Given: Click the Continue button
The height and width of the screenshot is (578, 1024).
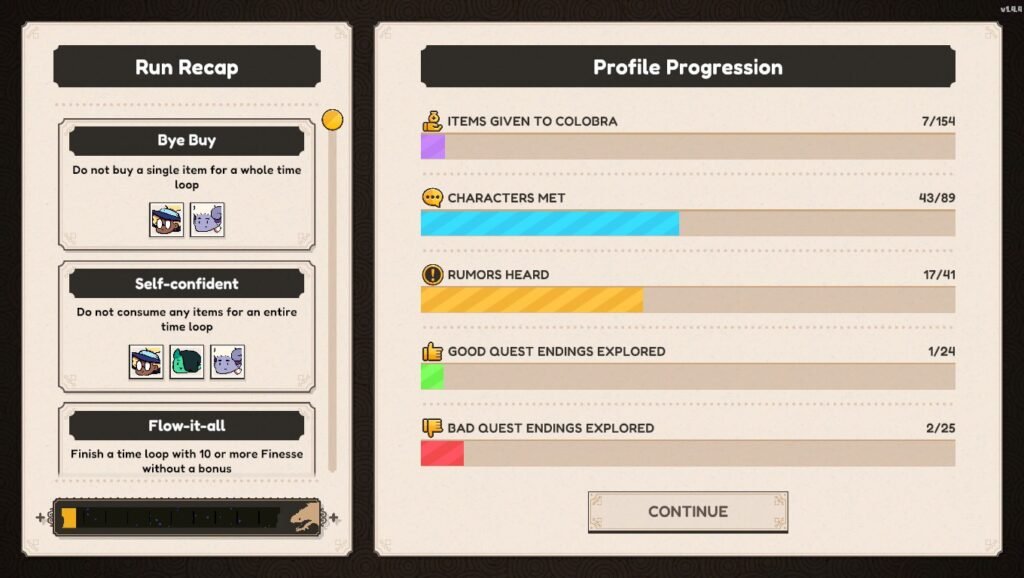Looking at the screenshot, I should pos(687,511).
